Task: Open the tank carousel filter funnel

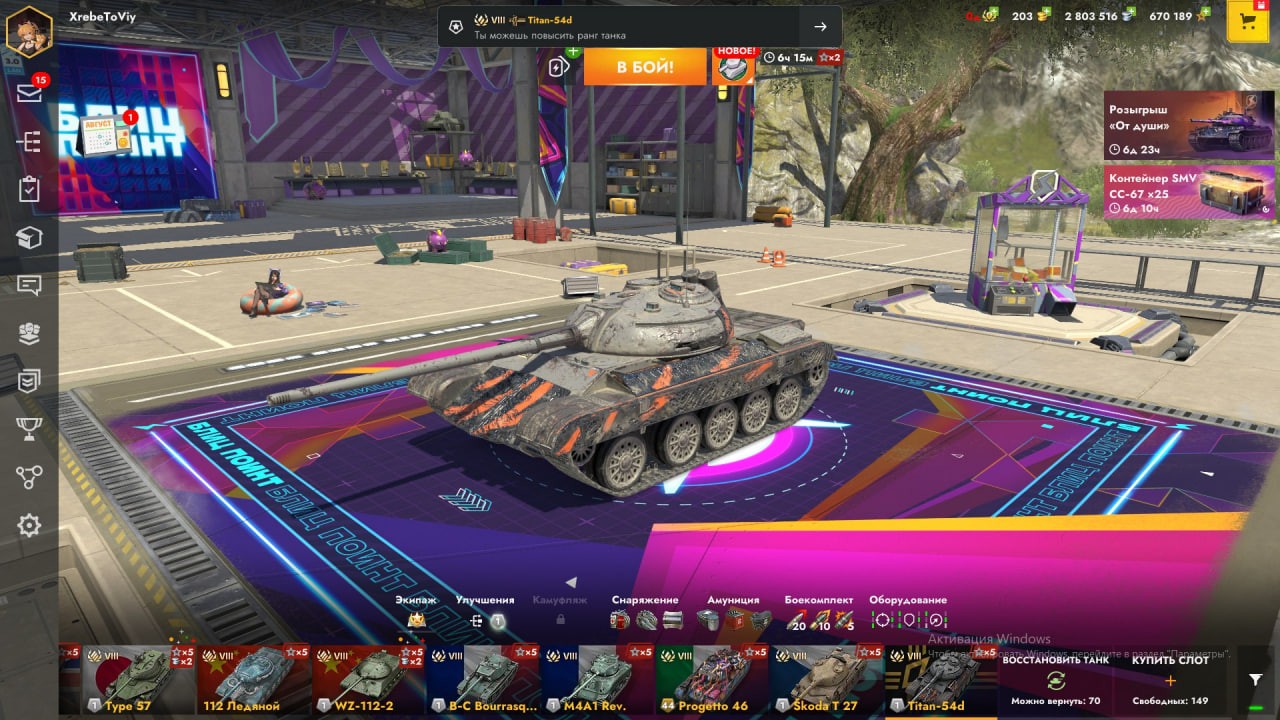Action: (1256, 680)
